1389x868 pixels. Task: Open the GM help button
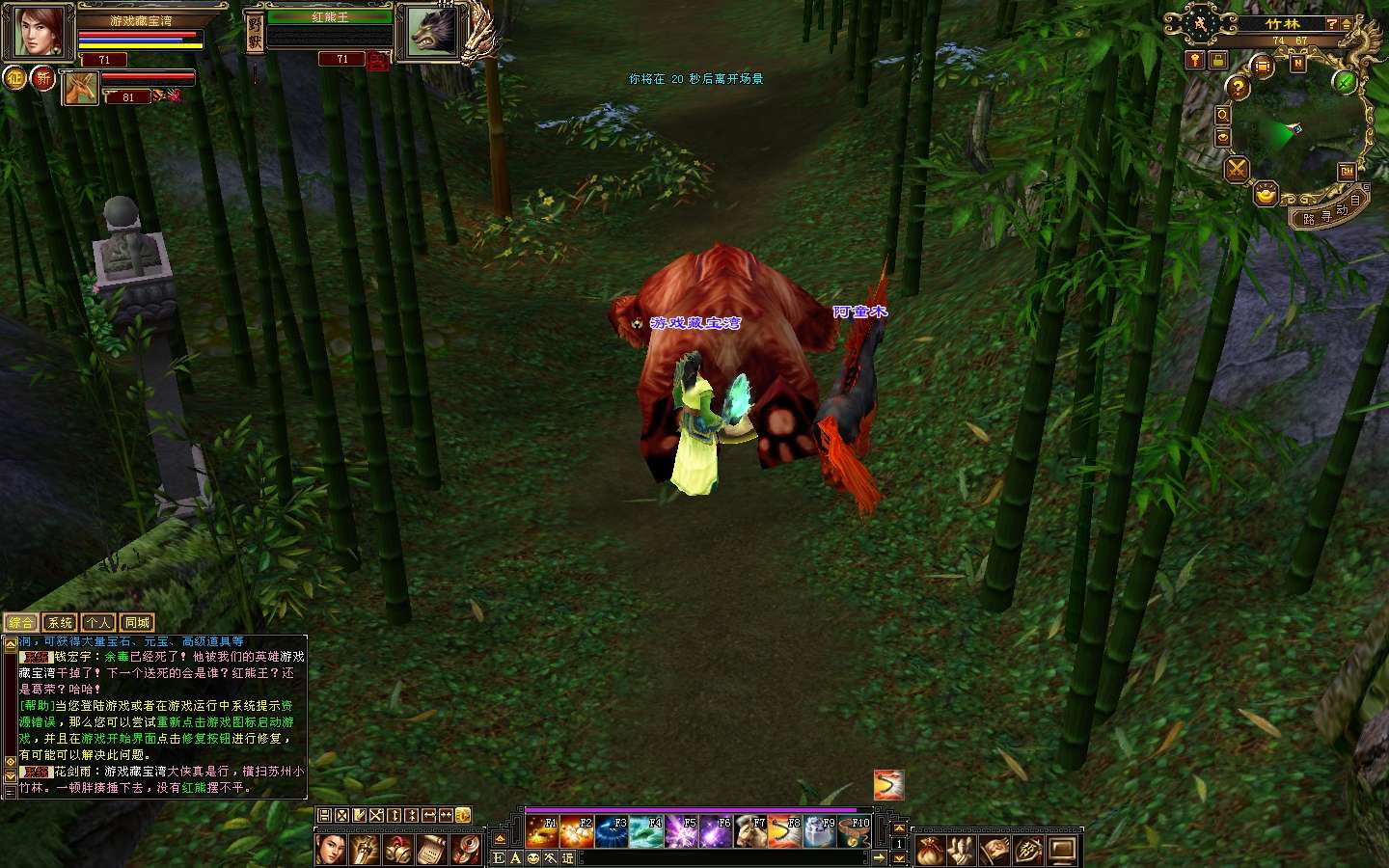1347,172
